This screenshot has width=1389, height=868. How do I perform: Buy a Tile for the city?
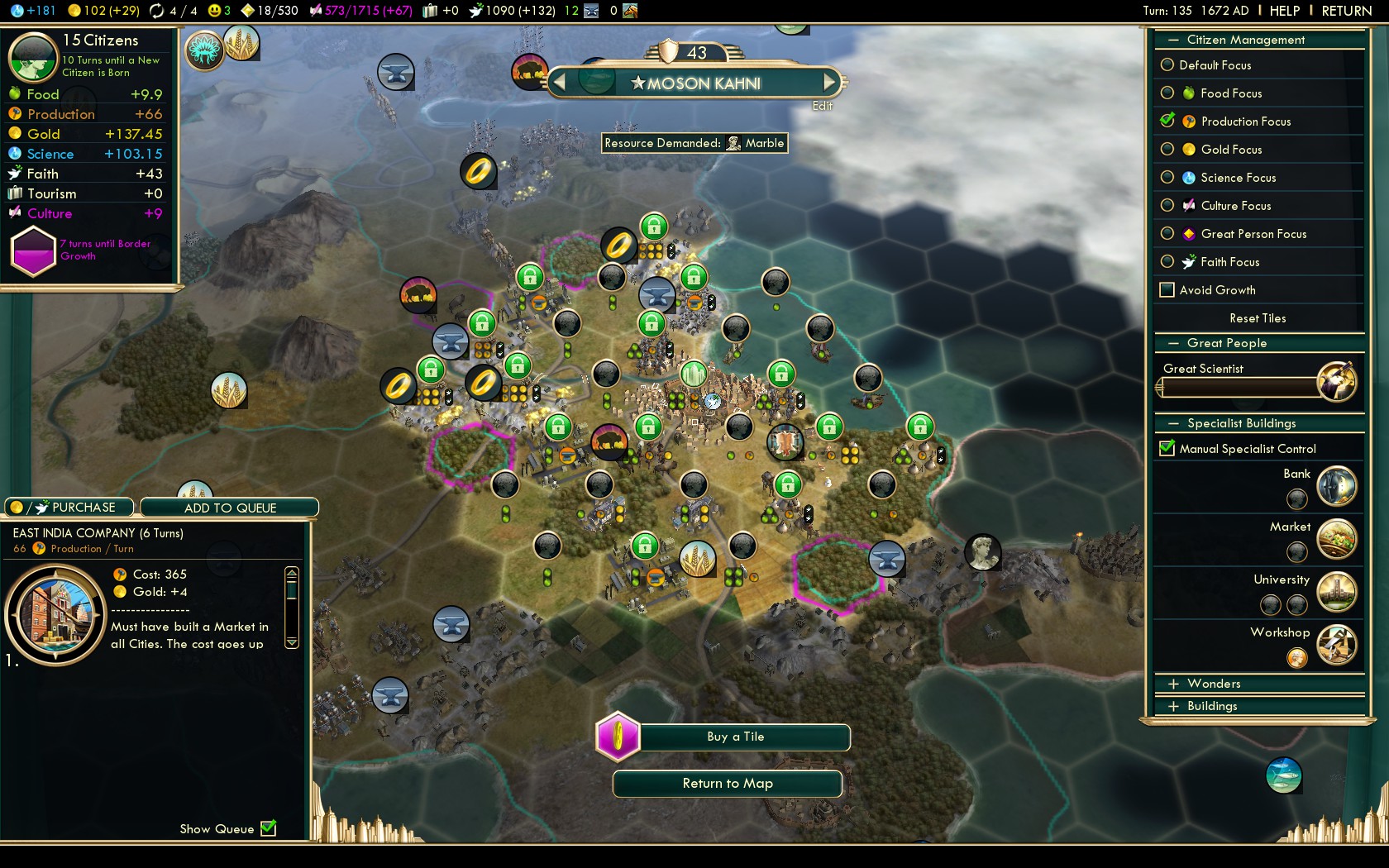[x=735, y=737]
